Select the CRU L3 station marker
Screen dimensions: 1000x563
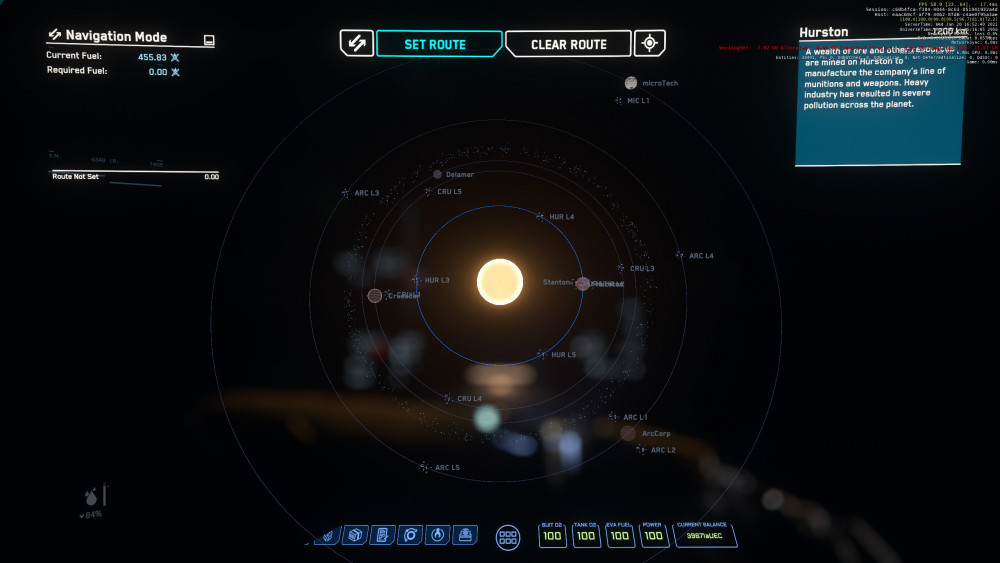[x=621, y=268]
